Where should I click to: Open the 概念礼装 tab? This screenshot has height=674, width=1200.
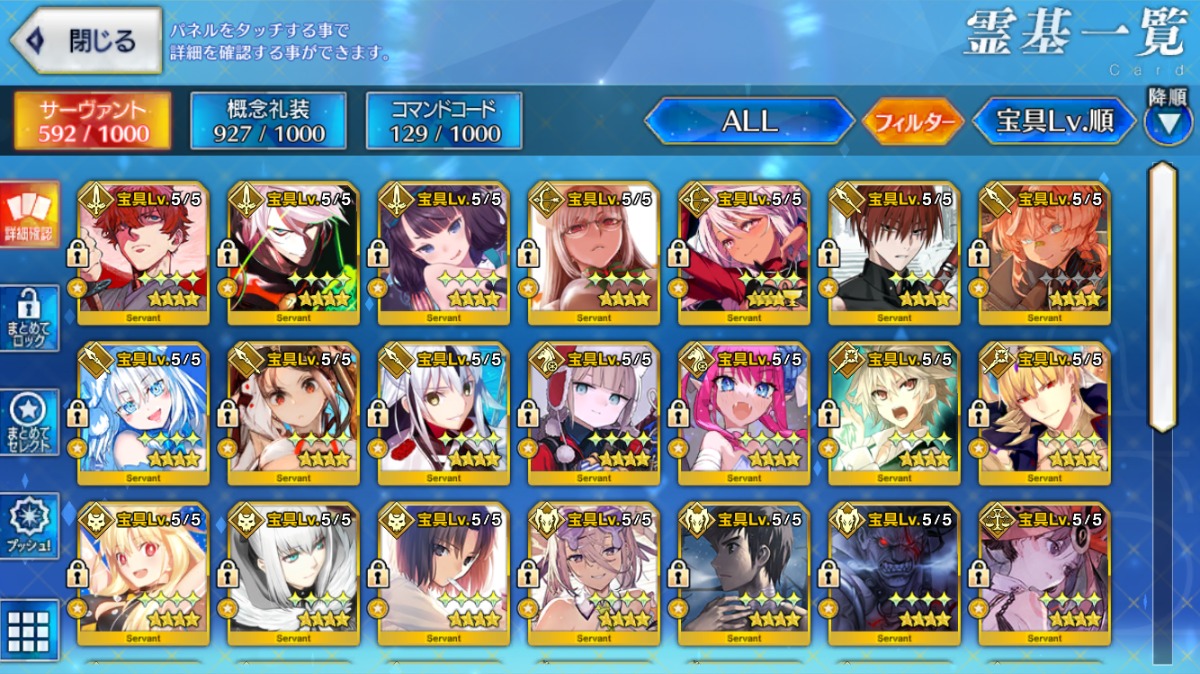[x=268, y=121]
